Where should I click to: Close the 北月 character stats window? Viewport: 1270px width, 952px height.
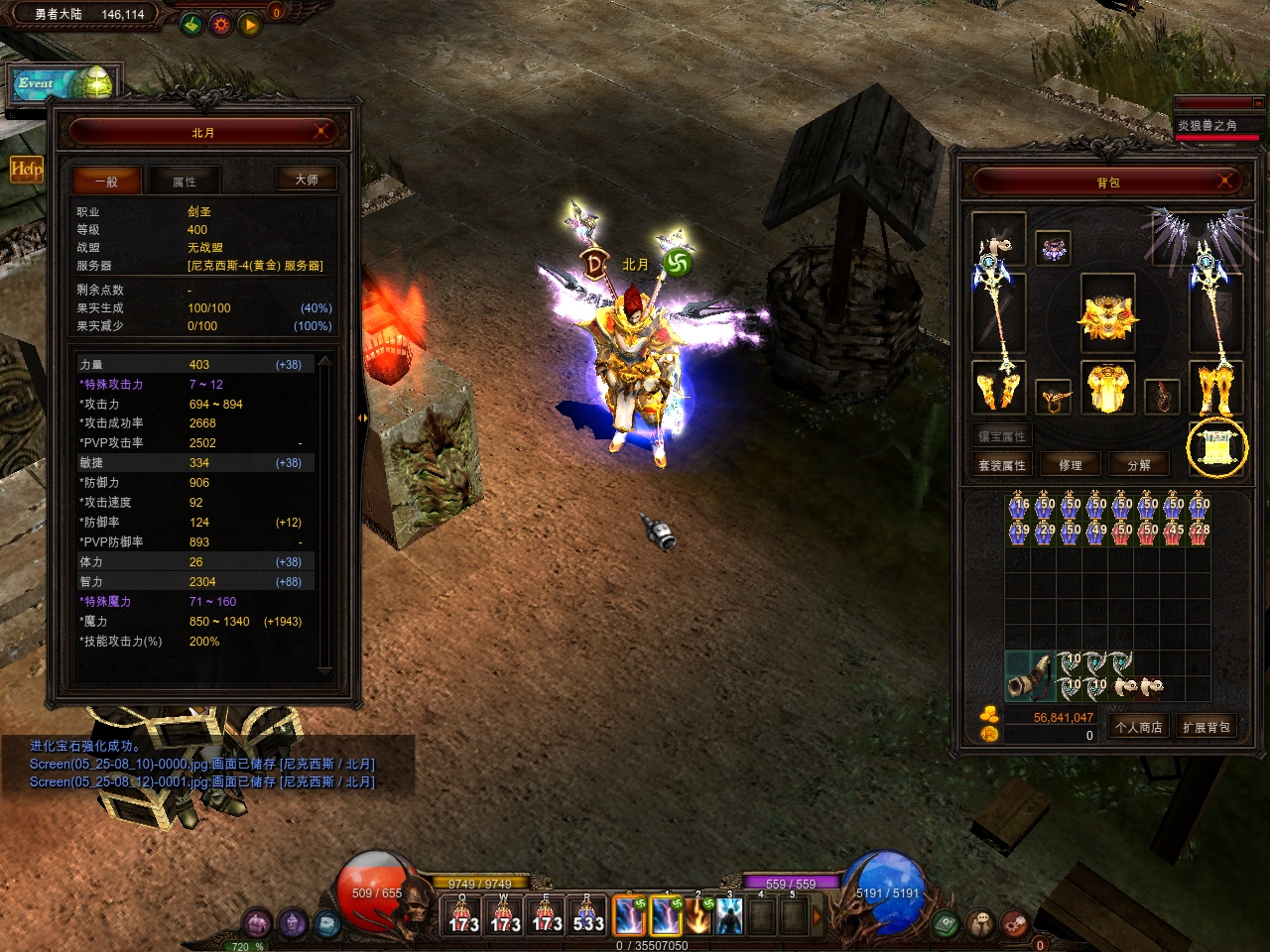point(321,132)
